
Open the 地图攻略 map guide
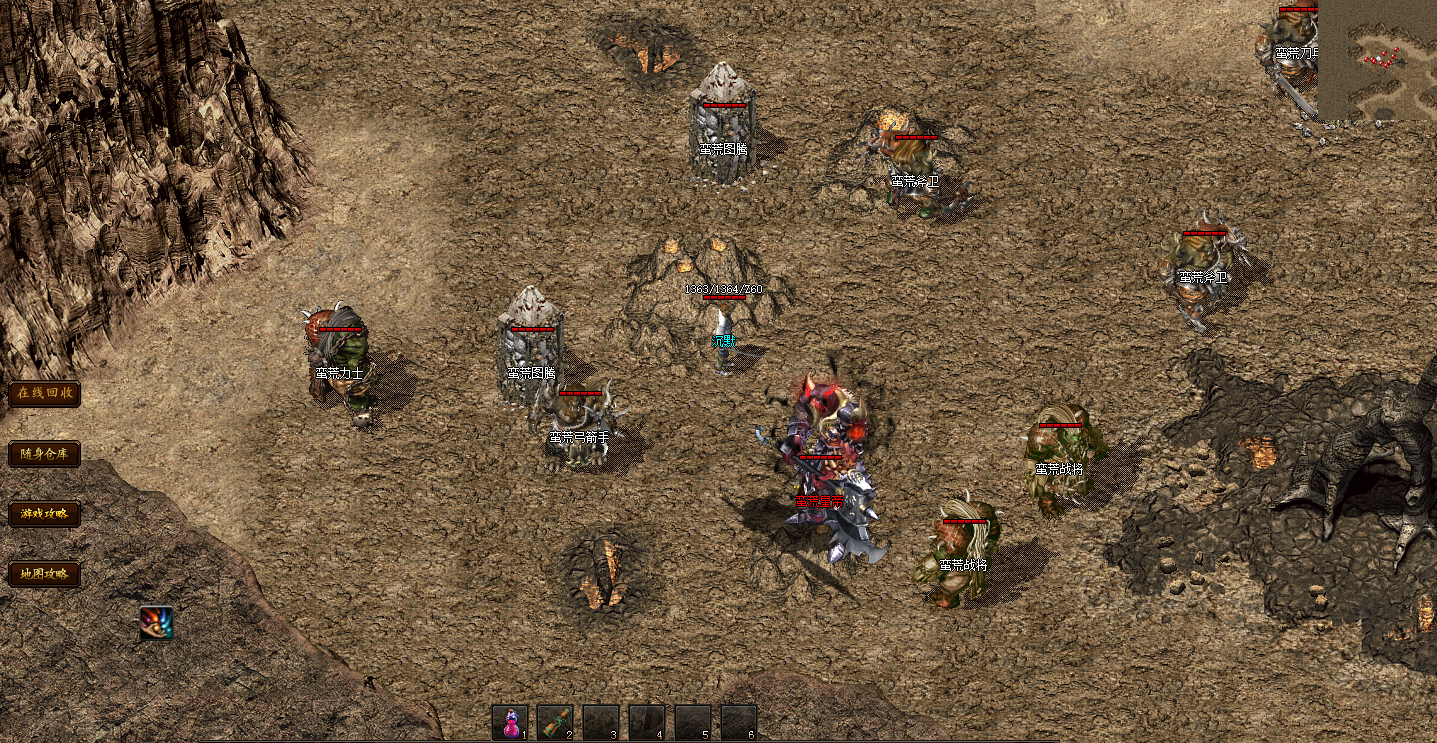pyautogui.click(x=44, y=574)
